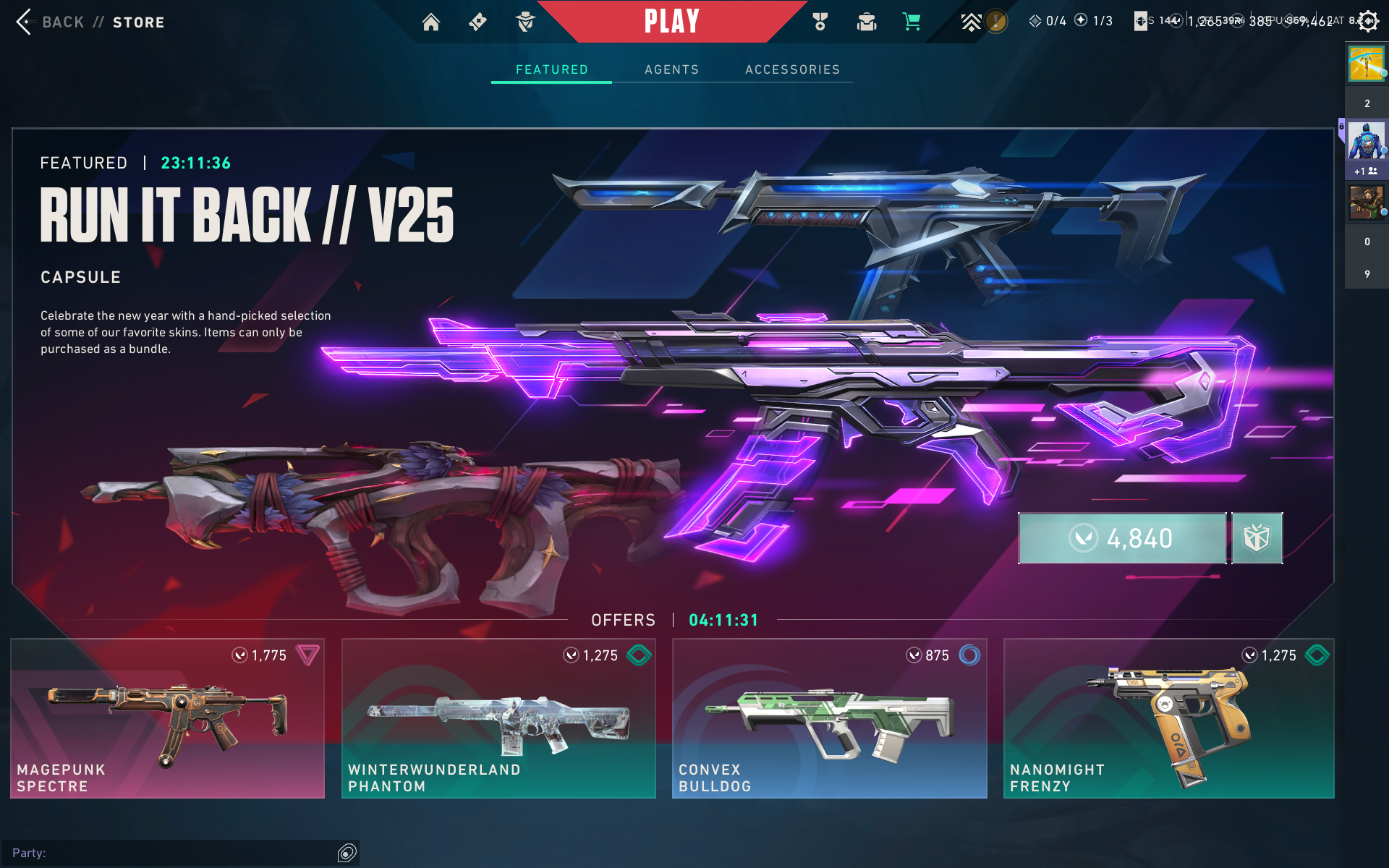View the Winterwunderland Phantom offer

point(498,718)
